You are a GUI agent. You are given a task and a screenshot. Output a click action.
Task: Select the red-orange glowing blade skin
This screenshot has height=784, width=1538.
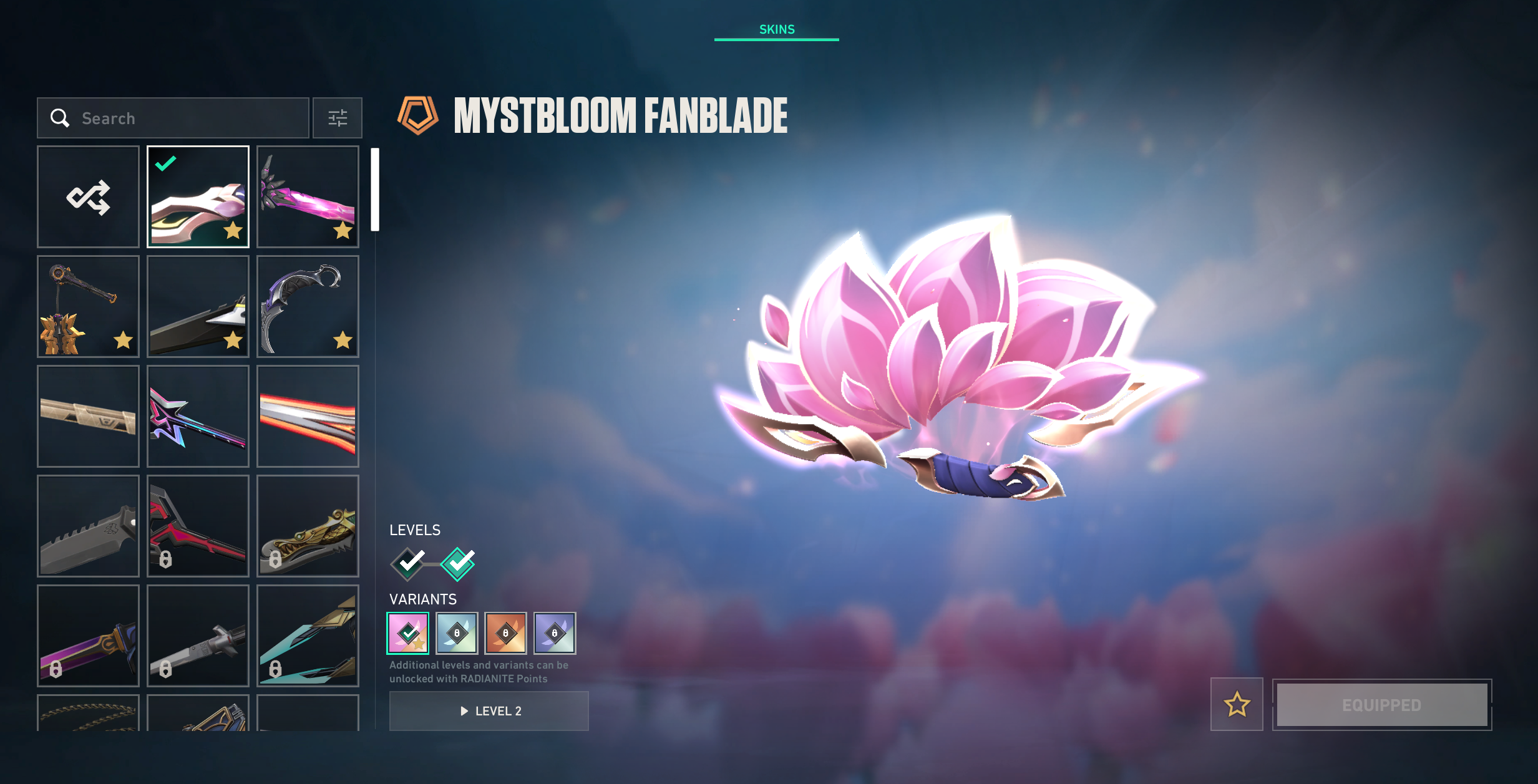pos(308,417)
